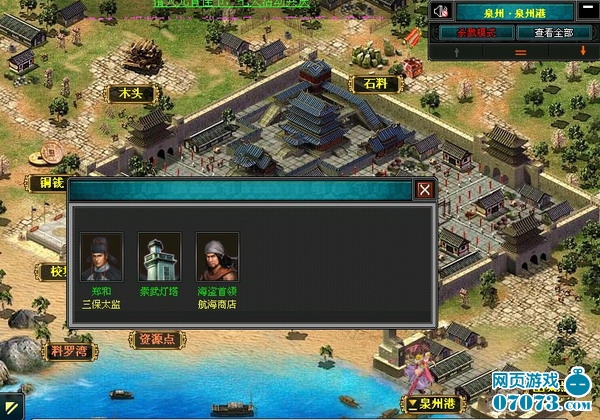Click the orange equals-sign button
This screenshot has width=600, height=420.
point(519,50)
